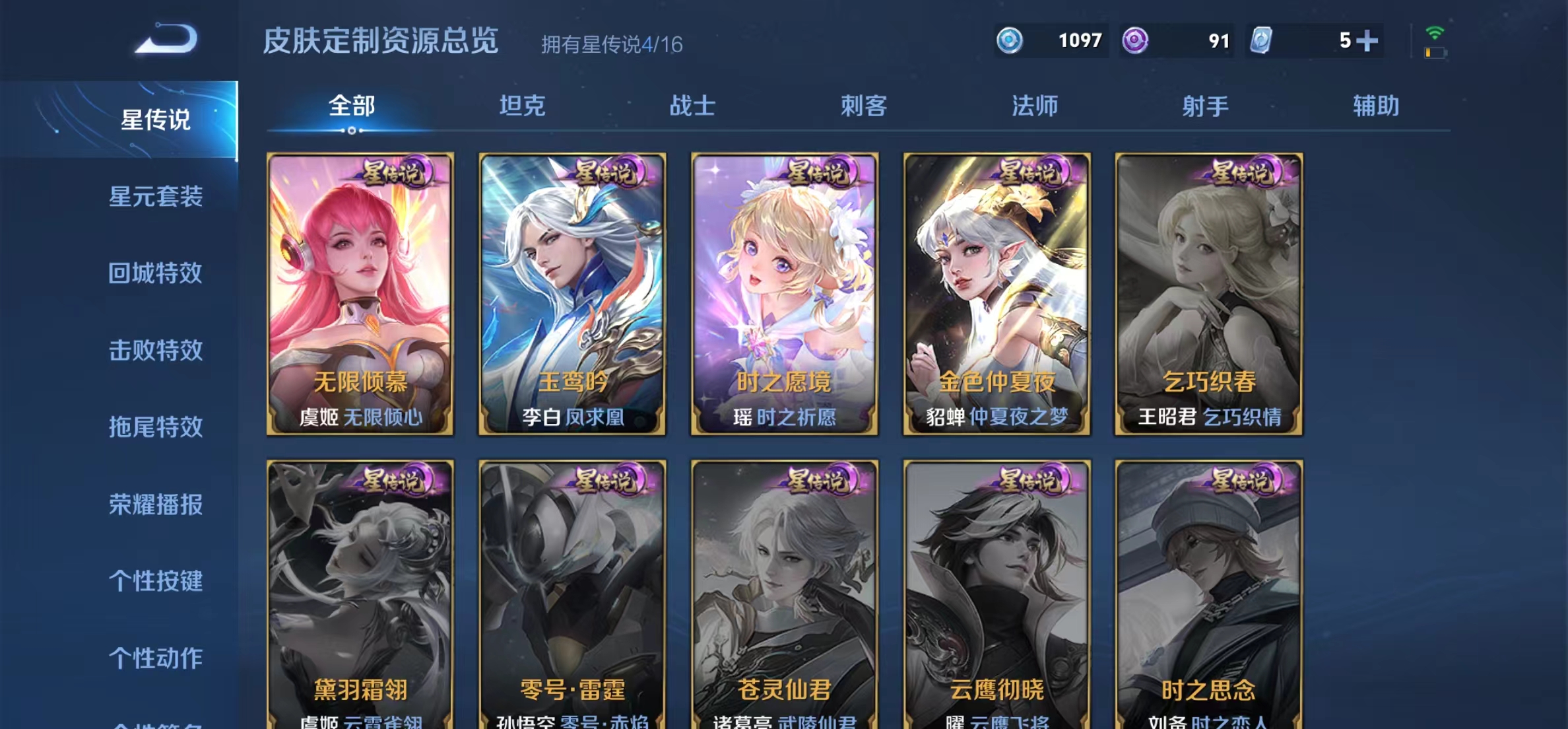Switch to the 坦克 tab
1568x729 pixels.
[x=524, y=106]
